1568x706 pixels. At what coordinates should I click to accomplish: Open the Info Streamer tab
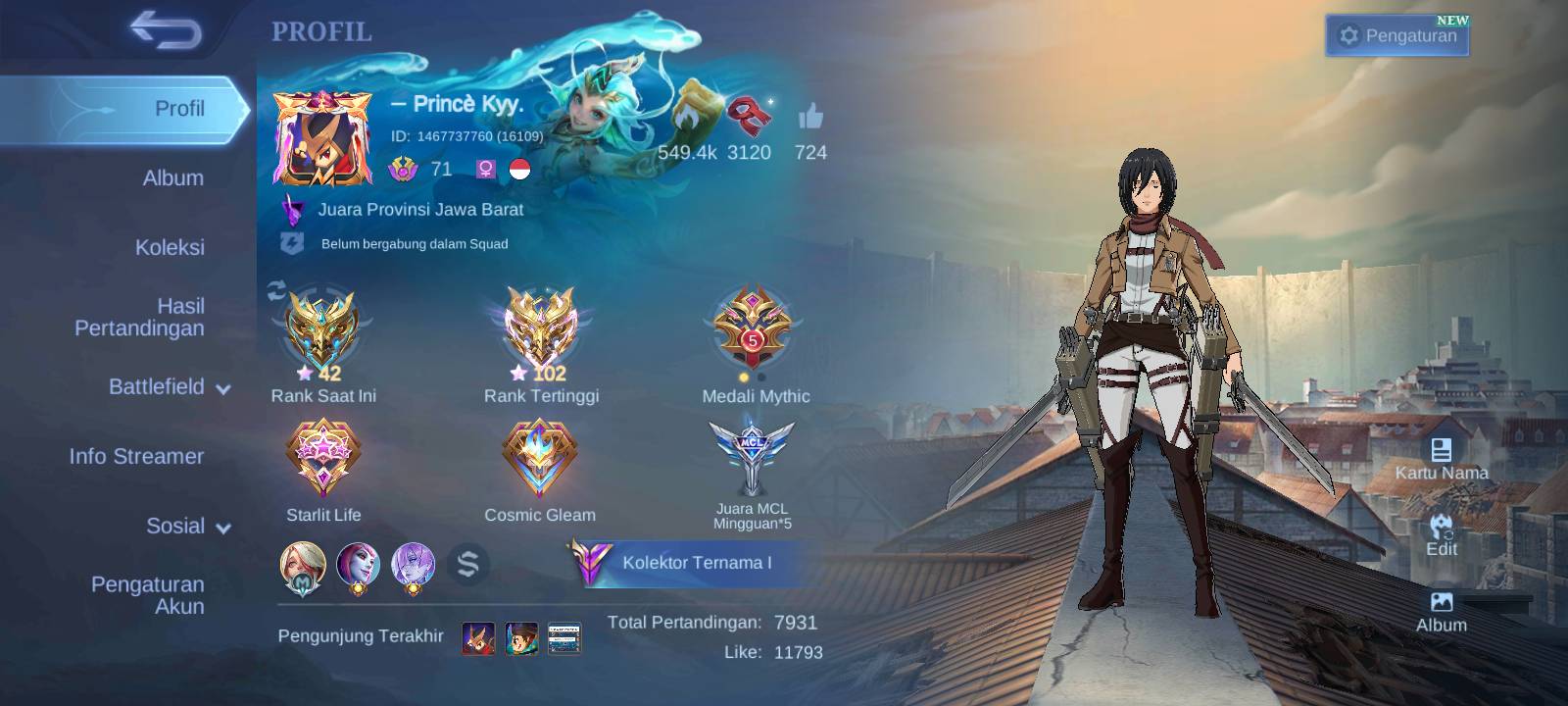[136, 456]
